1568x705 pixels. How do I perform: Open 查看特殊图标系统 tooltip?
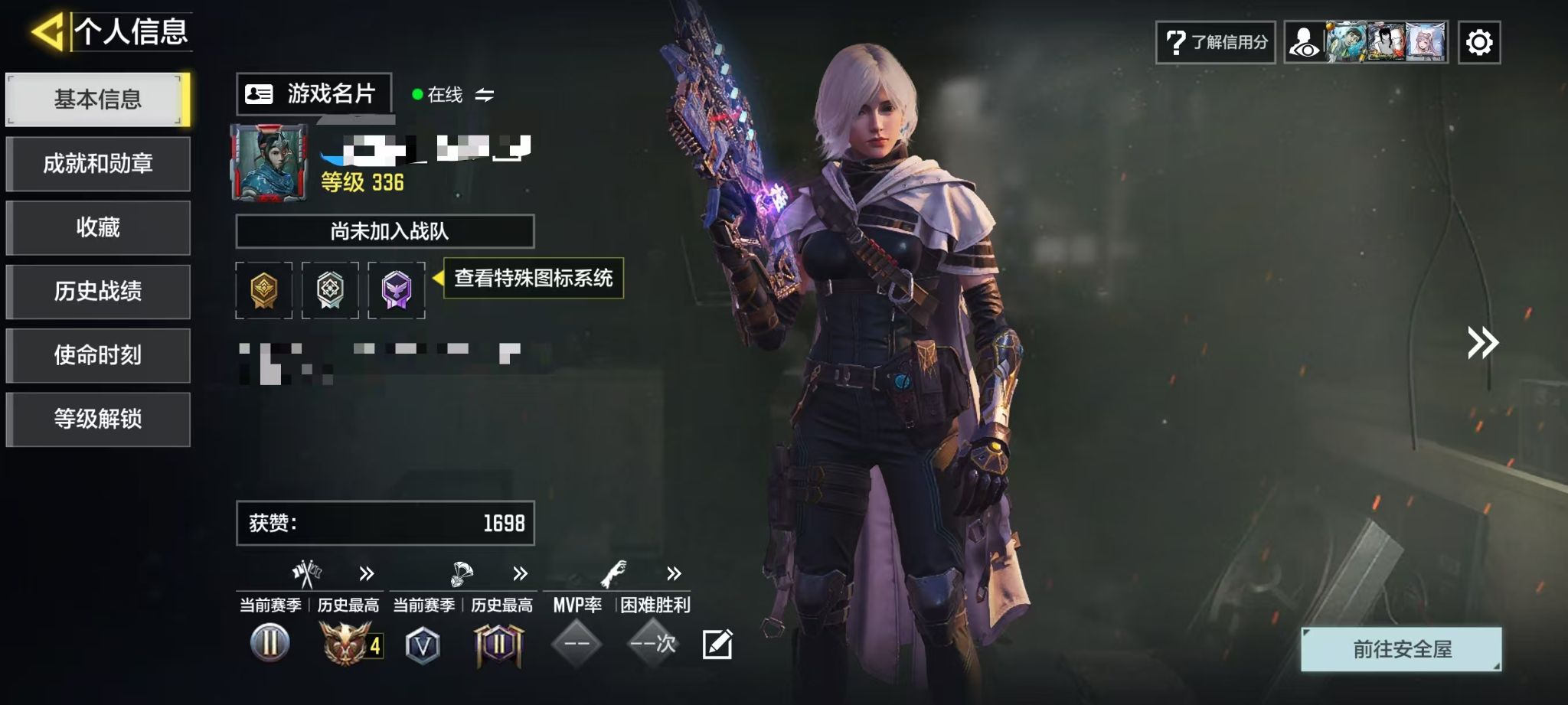click(x=534, y=278)
